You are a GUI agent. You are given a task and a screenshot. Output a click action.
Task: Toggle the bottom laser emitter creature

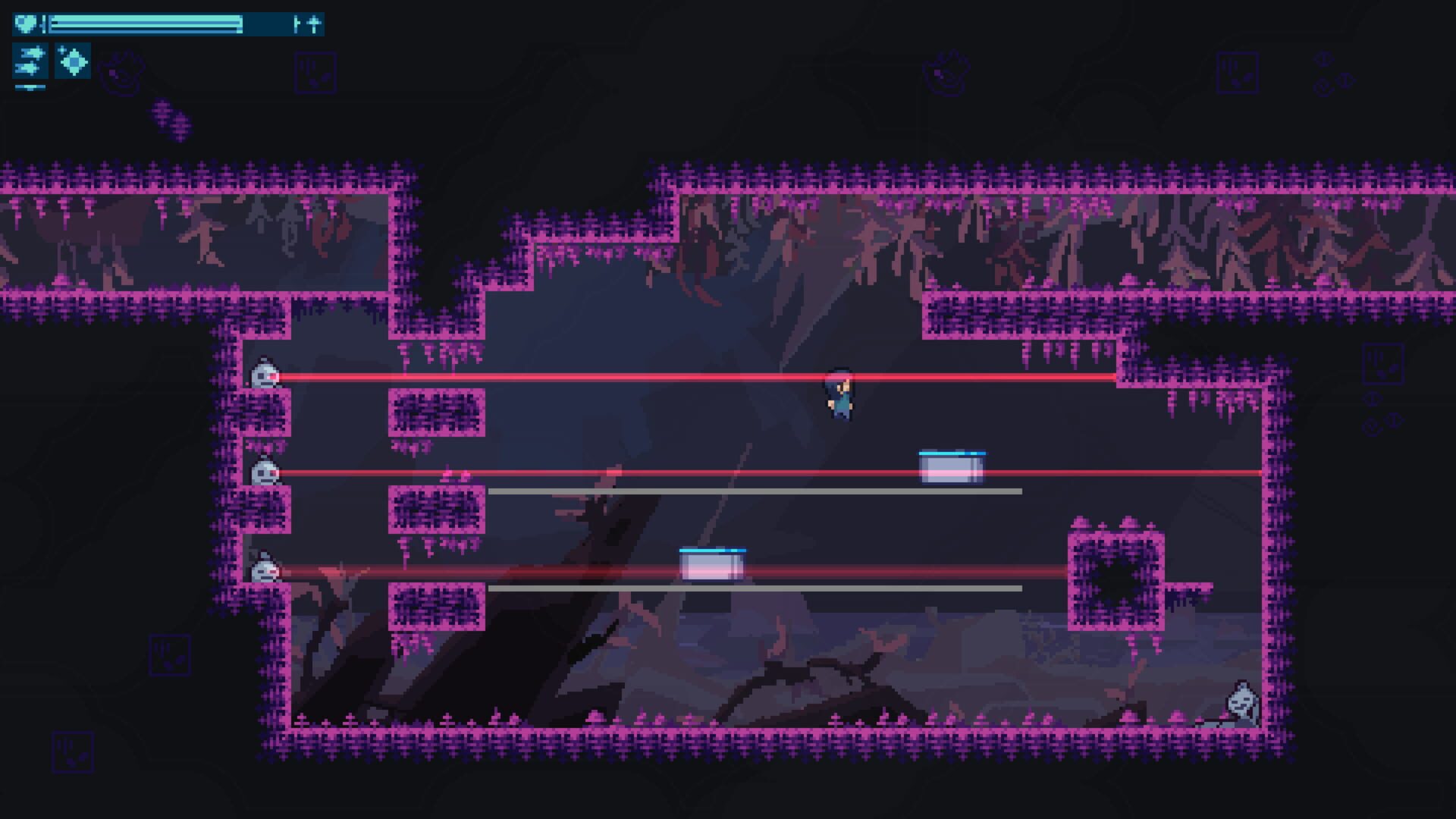(x=264, y=567)
